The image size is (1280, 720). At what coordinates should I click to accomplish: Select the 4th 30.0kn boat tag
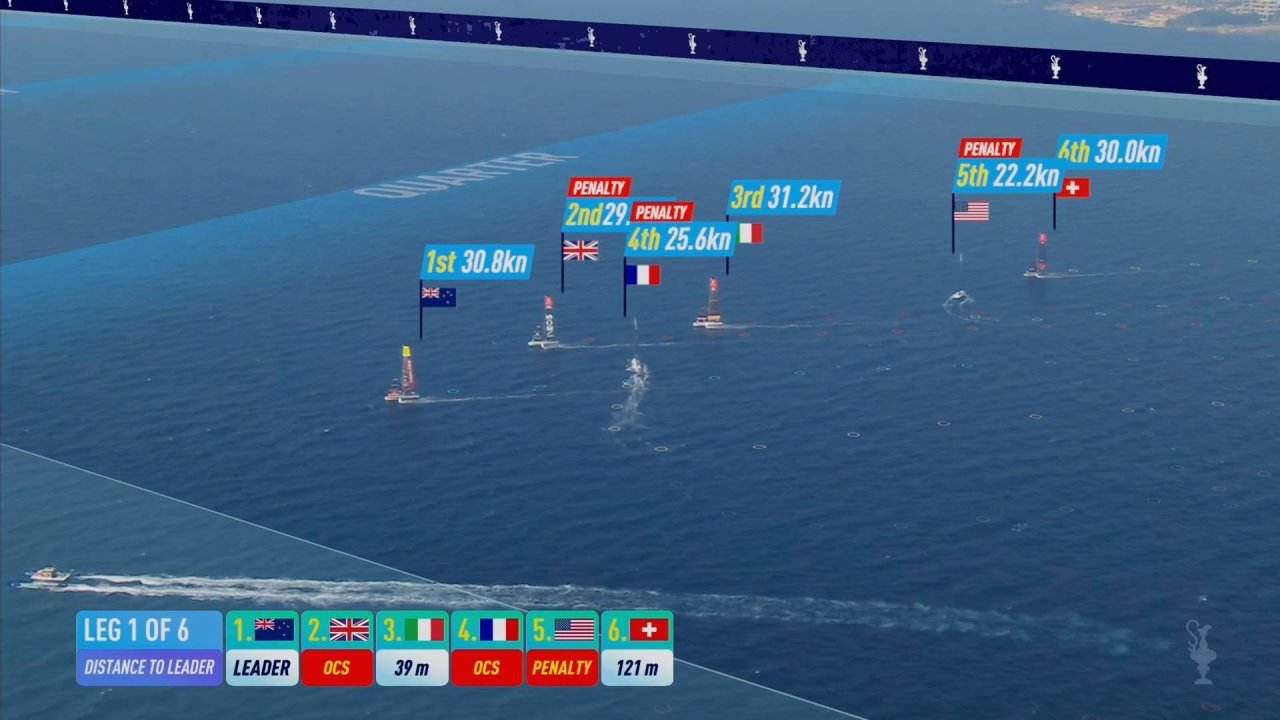1111,151
